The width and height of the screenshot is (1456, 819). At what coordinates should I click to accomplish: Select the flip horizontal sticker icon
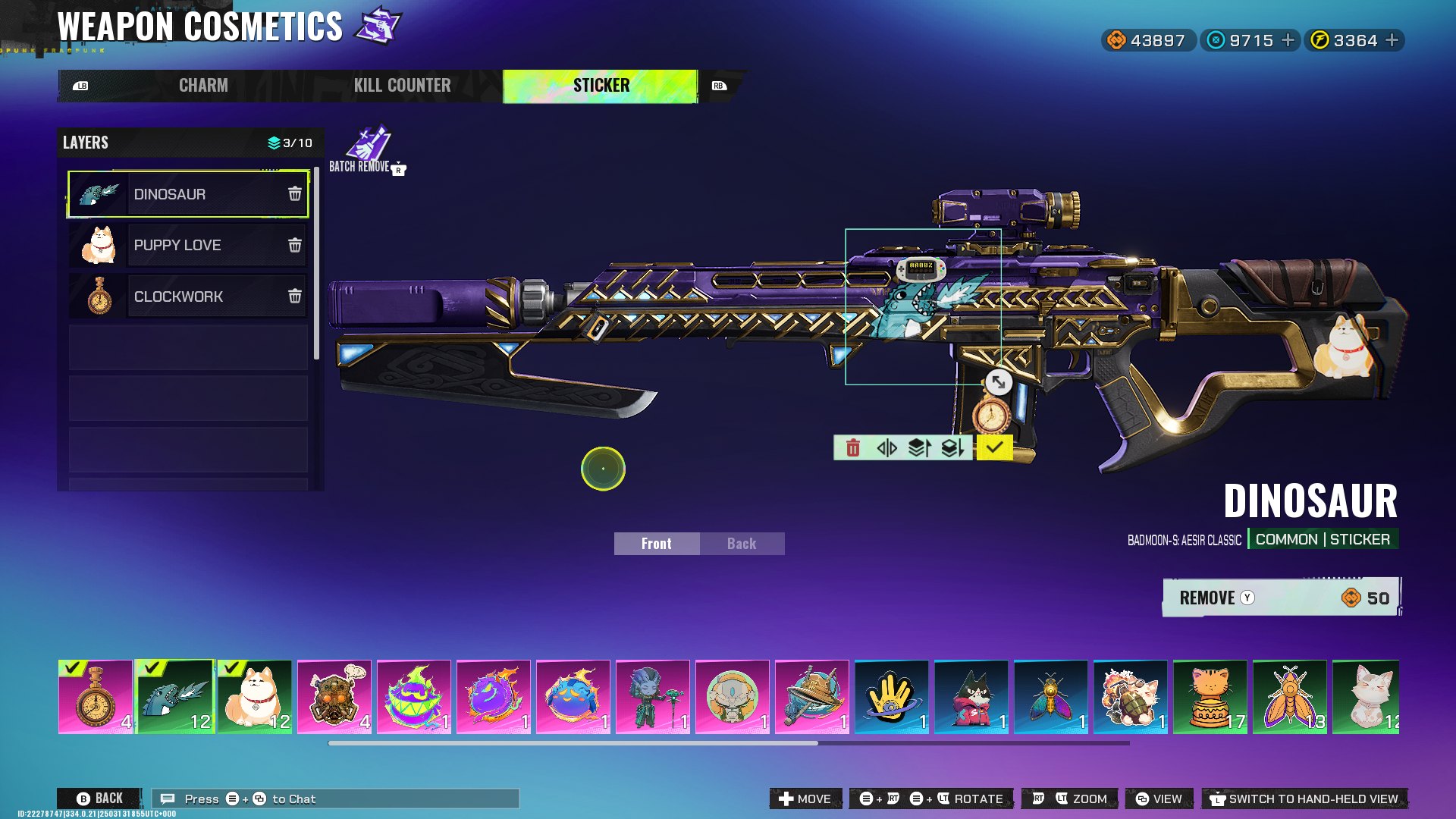point(888,448)
